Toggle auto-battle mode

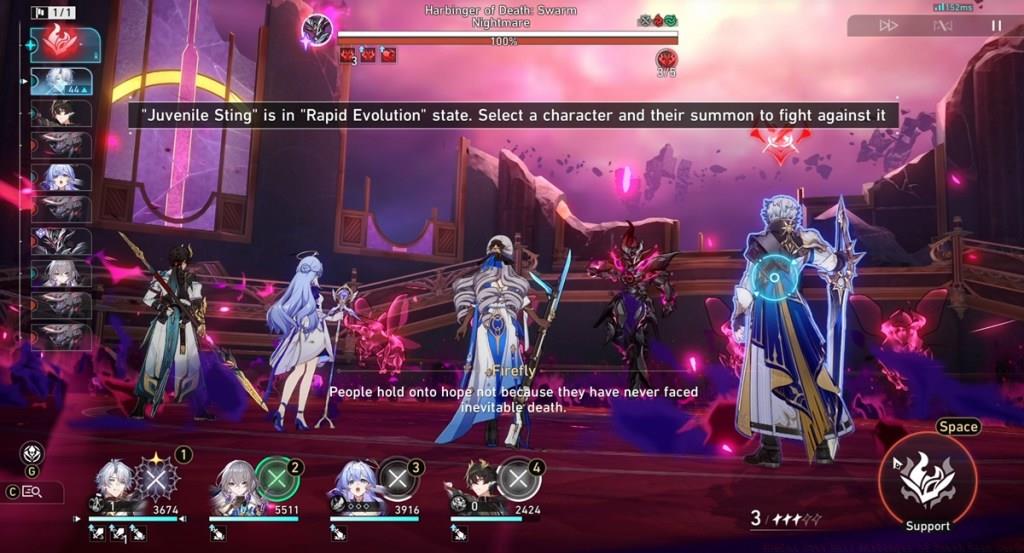click(x=941, y=26)
